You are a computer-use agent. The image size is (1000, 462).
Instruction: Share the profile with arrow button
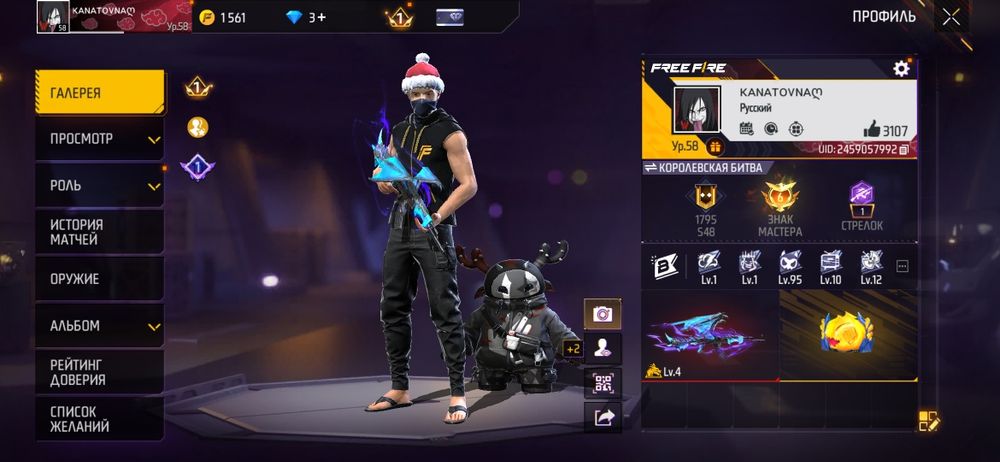(x=603, y=418)
